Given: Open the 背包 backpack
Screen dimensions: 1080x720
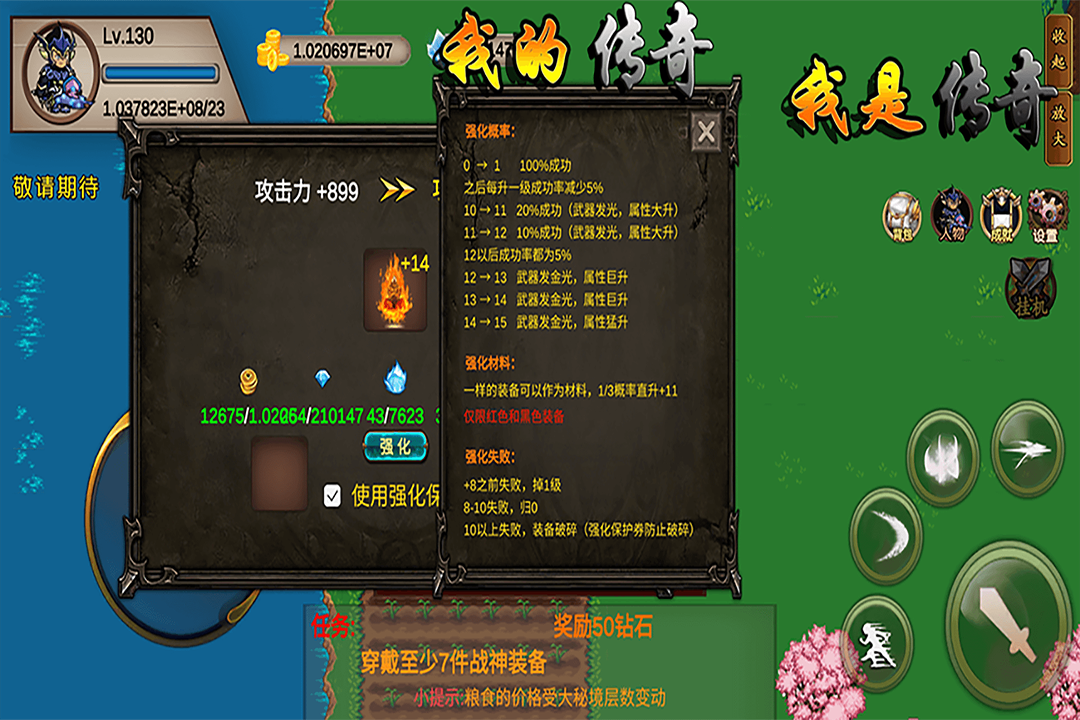Looking at the screenshot, I should pyautogui.click(x=902, y=213).
